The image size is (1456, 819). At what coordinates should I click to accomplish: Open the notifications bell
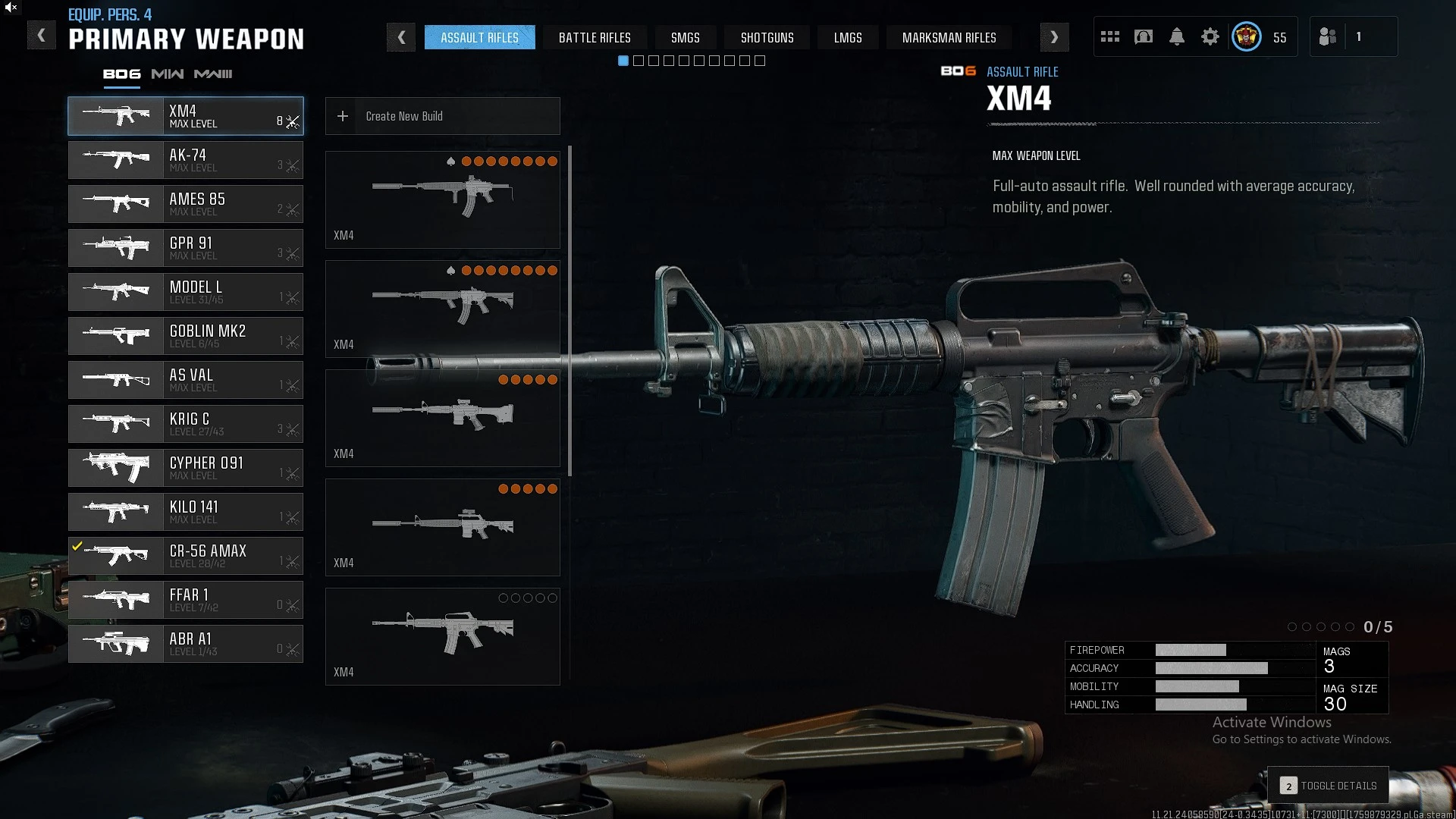point(1176,36)
